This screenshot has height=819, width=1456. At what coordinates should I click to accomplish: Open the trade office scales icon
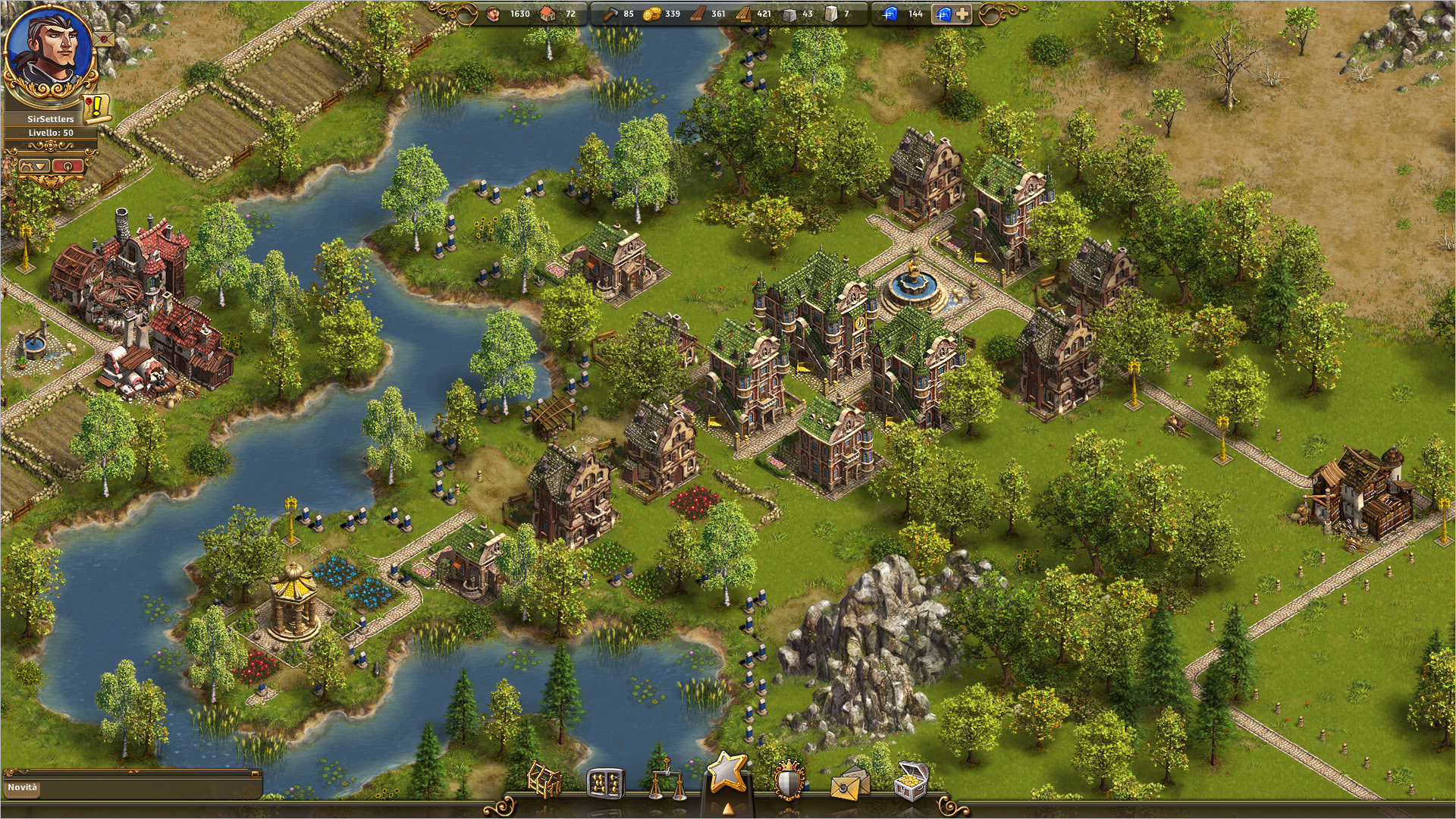coord(666,781)
